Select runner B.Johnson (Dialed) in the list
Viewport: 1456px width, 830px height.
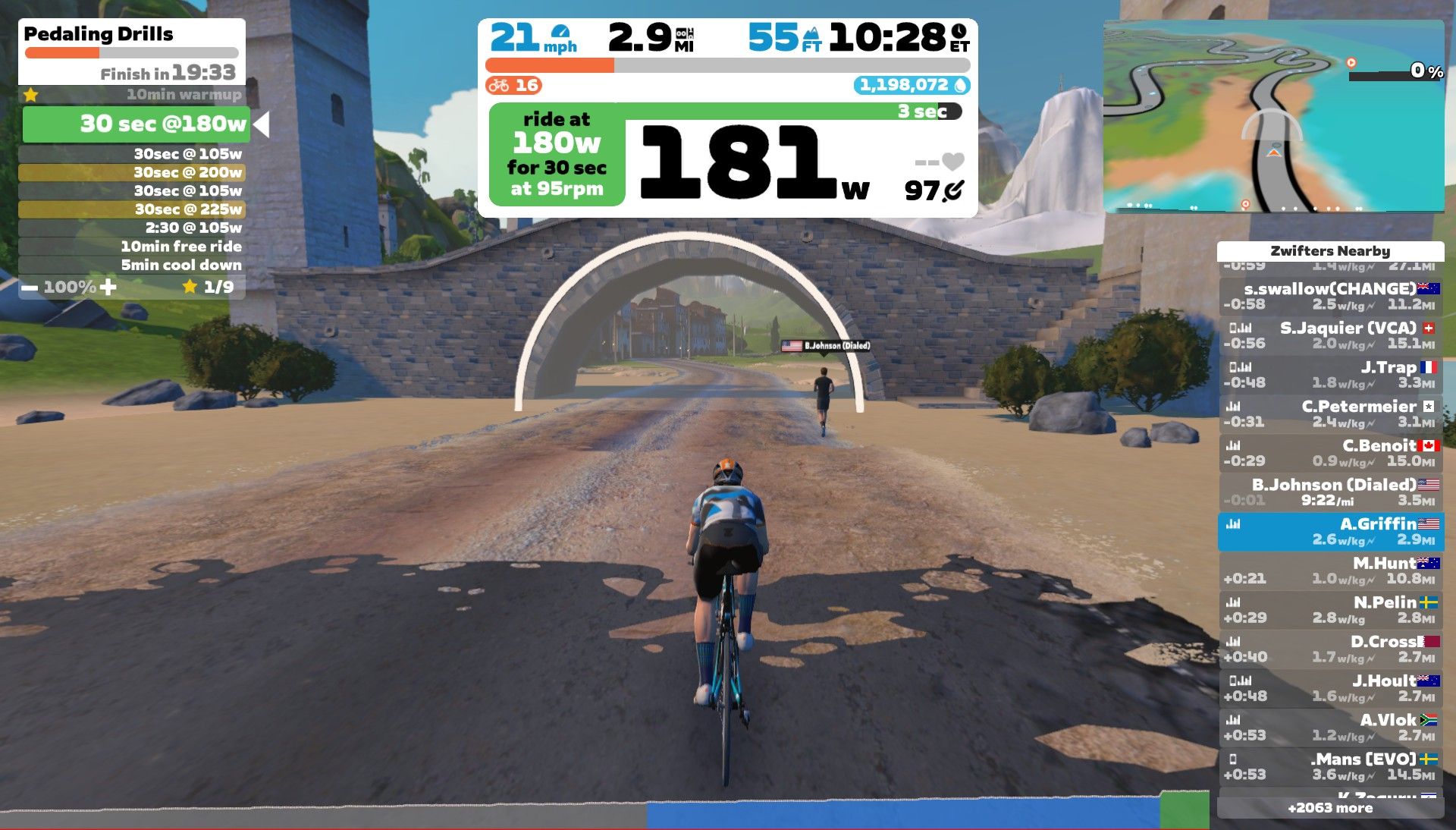[x=1330, y=492]
